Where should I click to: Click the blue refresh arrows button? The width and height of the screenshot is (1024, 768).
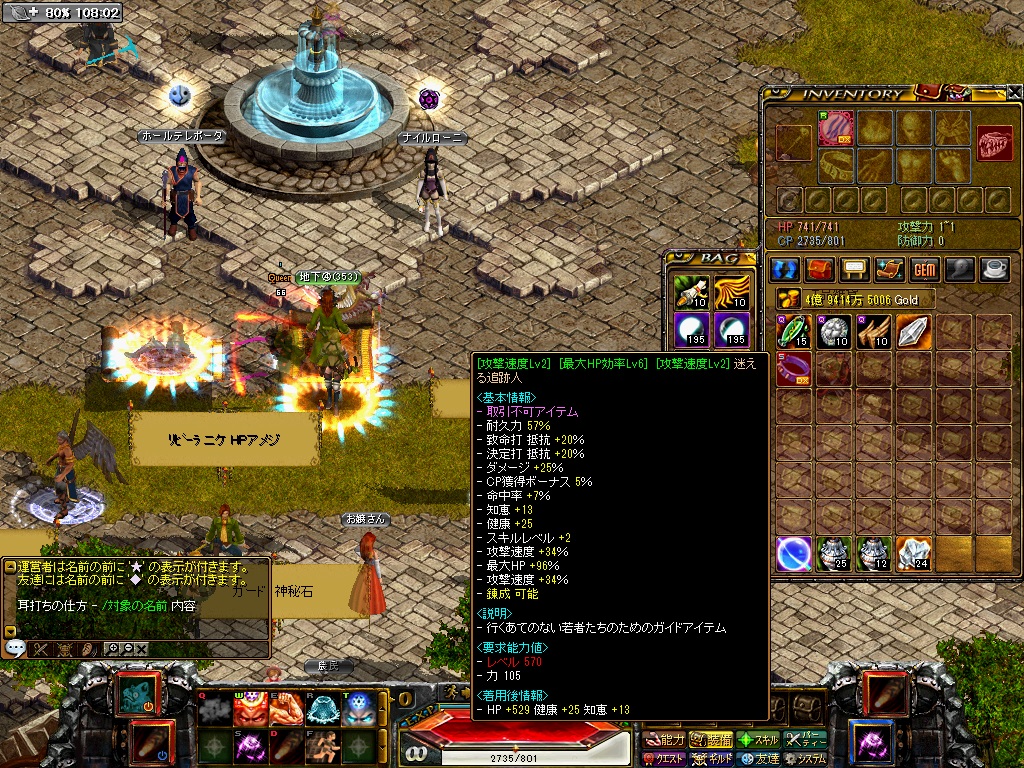pos(786,270)
